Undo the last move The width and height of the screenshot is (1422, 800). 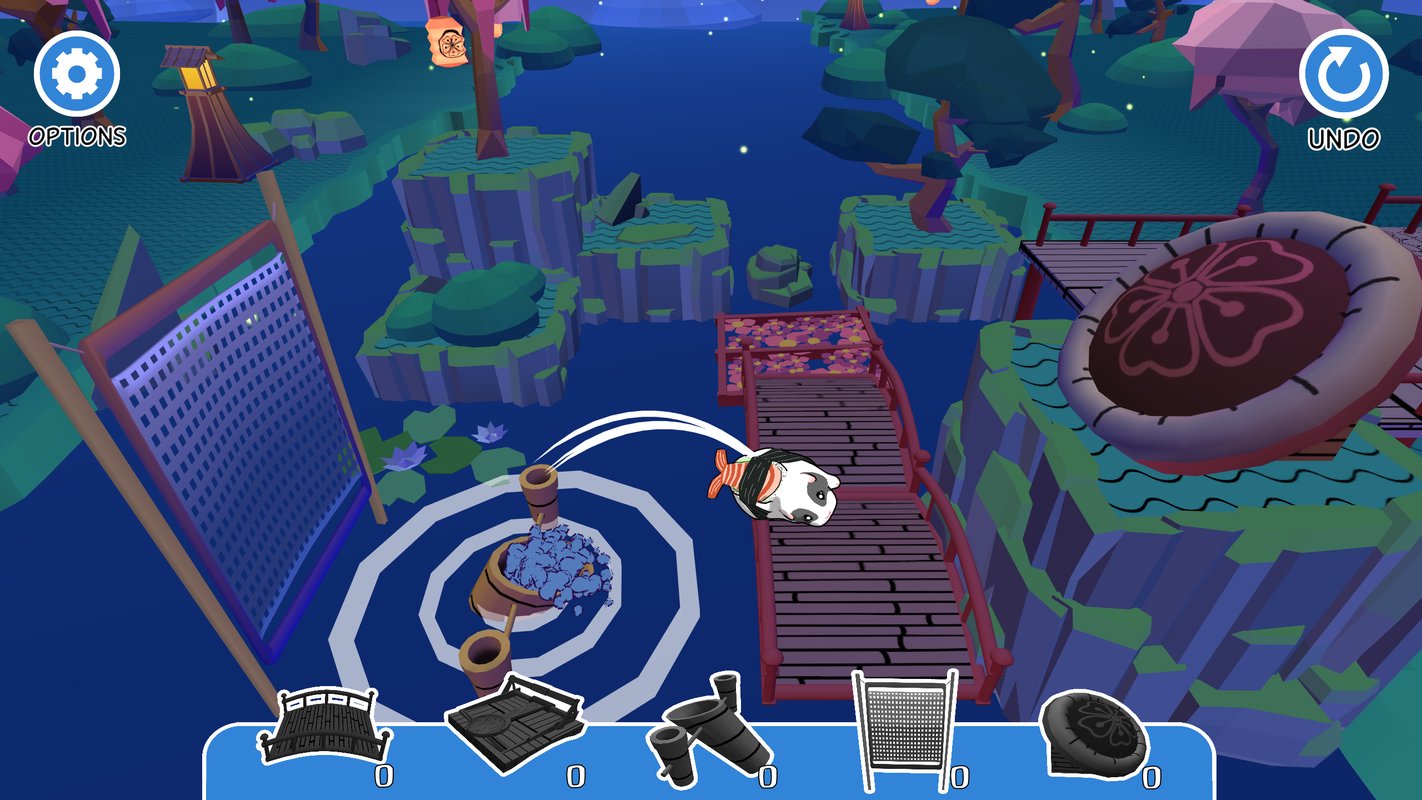(1343, 73)
